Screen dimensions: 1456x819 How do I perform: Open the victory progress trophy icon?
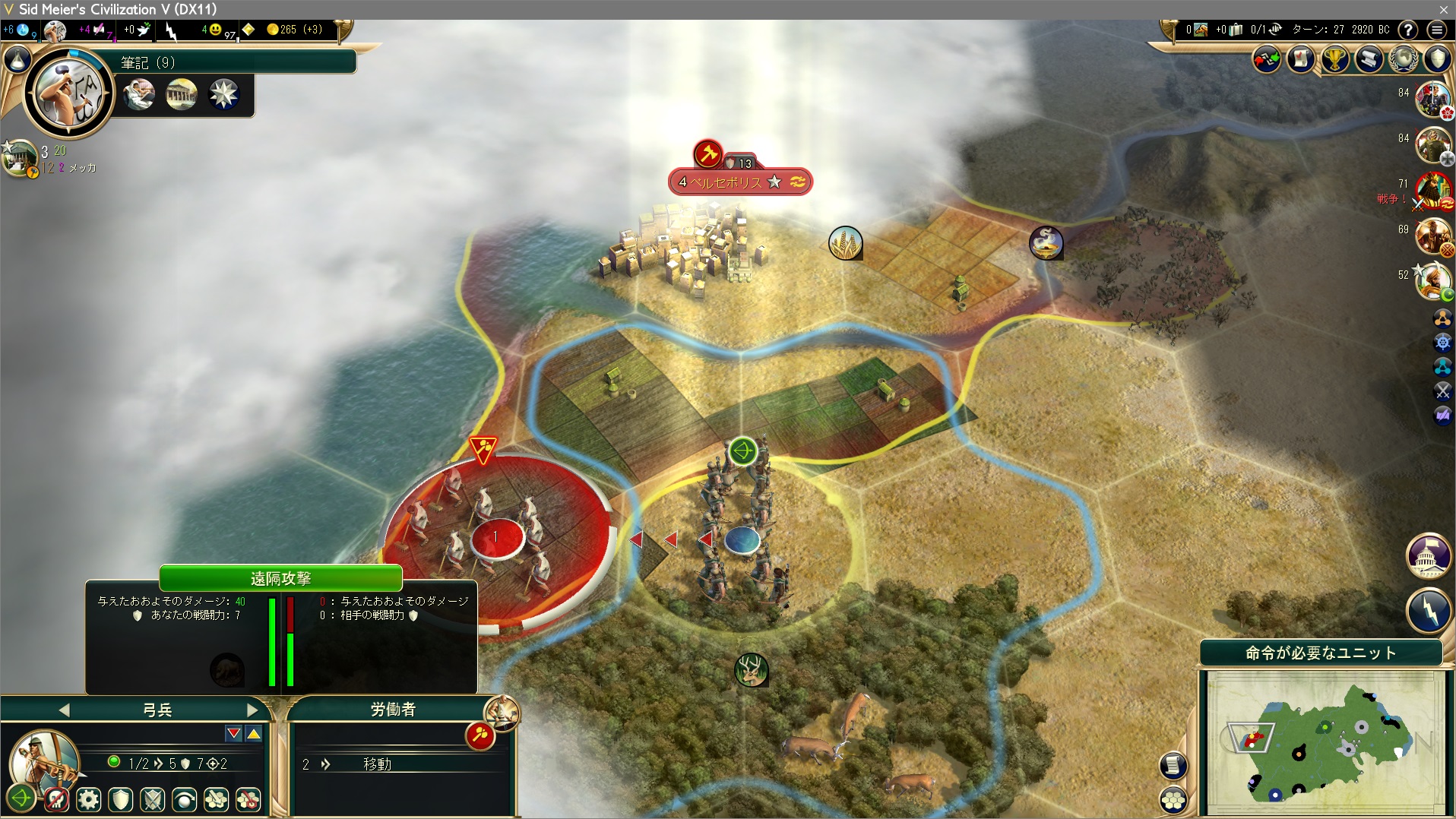click(x=1334, y=59)
